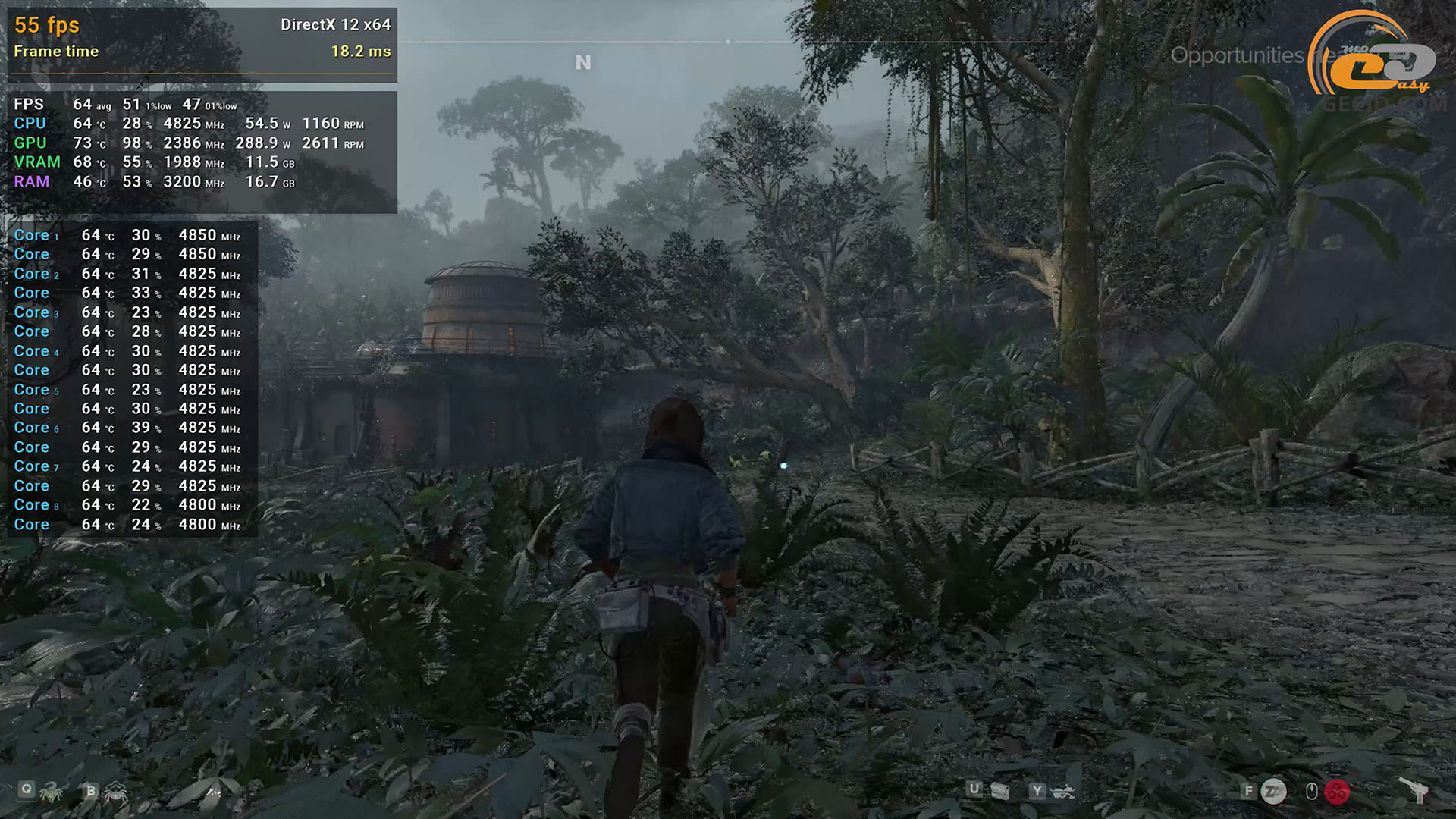
Task: Select the scorpion icon in the HUD
Action: click(51, 793)
